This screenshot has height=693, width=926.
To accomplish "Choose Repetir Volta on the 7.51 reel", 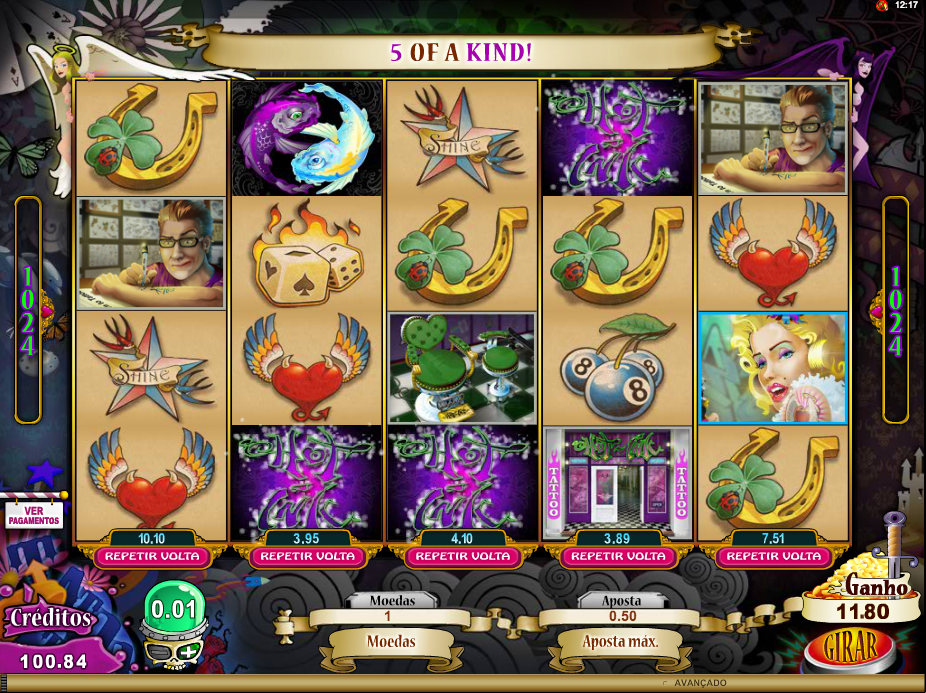I will [773, 556].
